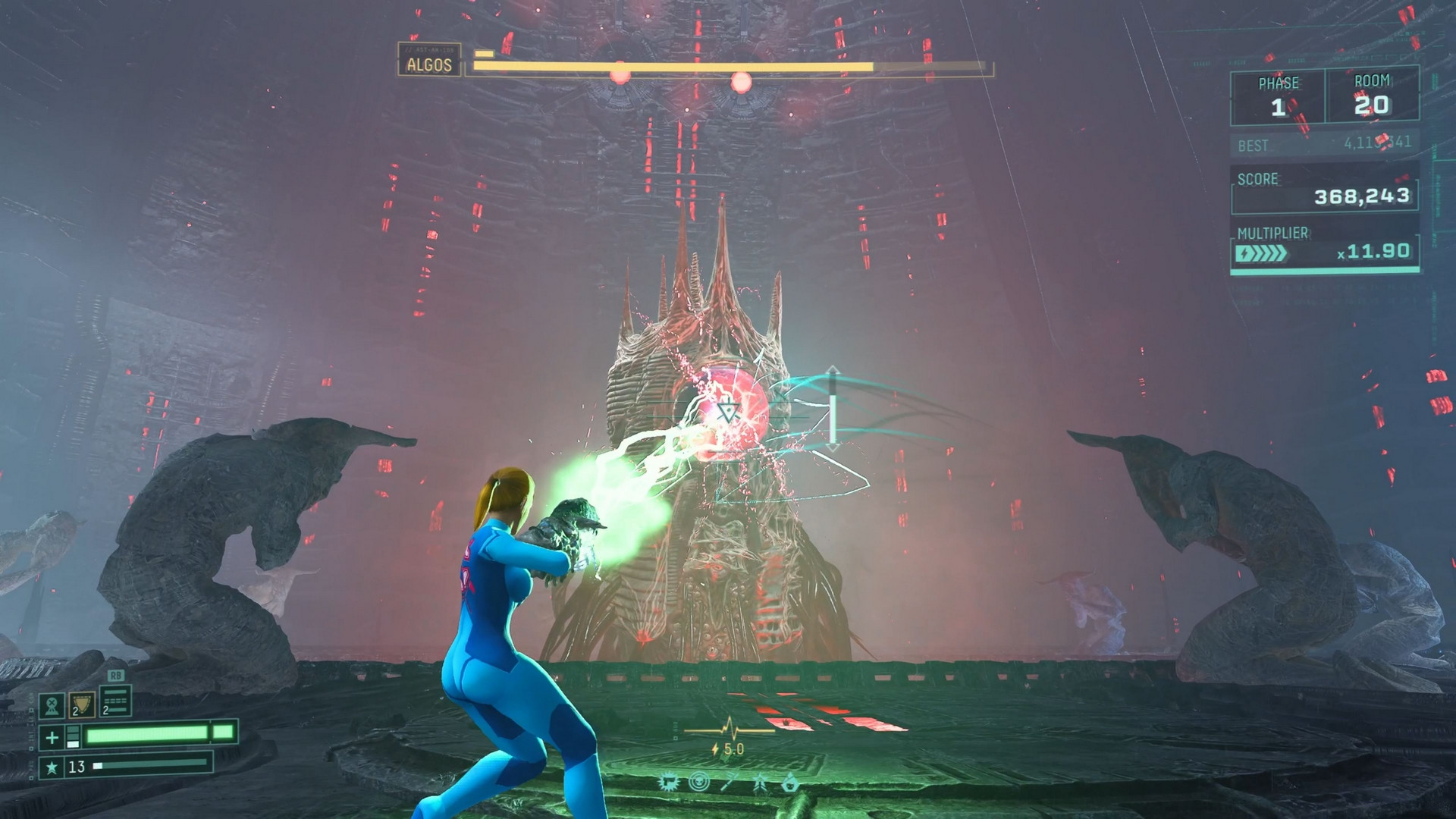This screenshot has width=1456, height=819.
Task: Click the skull reticle adrenaline perk icon
Action: [x=699, y=781]
